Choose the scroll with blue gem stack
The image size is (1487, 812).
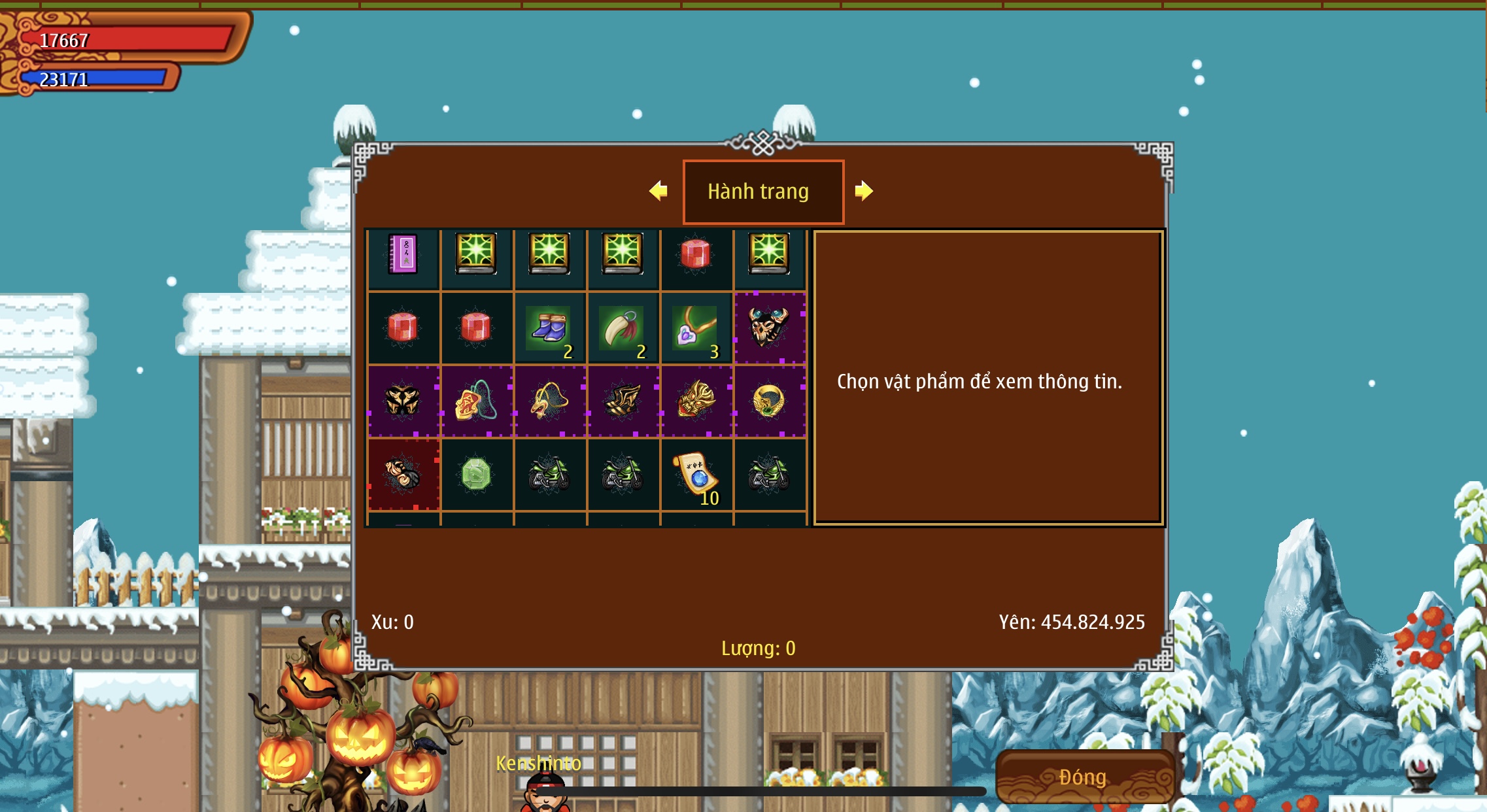click(696, 474)
